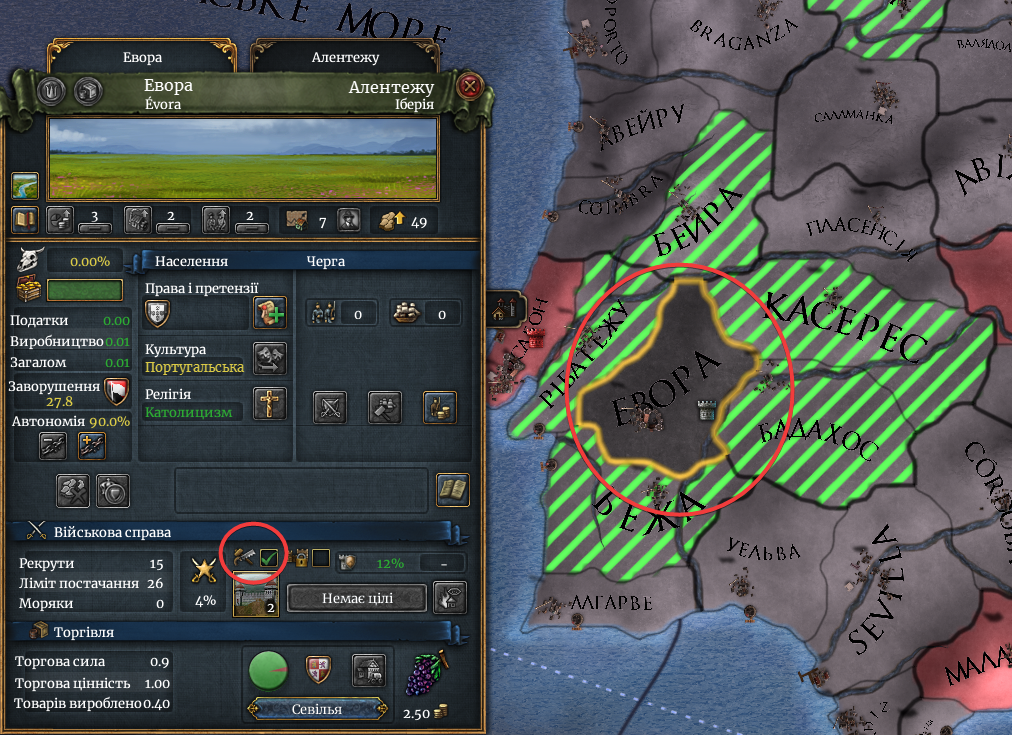Add a claim with the green plus button
Screen dimensions: 1012x735
click(x=269, y=312)
